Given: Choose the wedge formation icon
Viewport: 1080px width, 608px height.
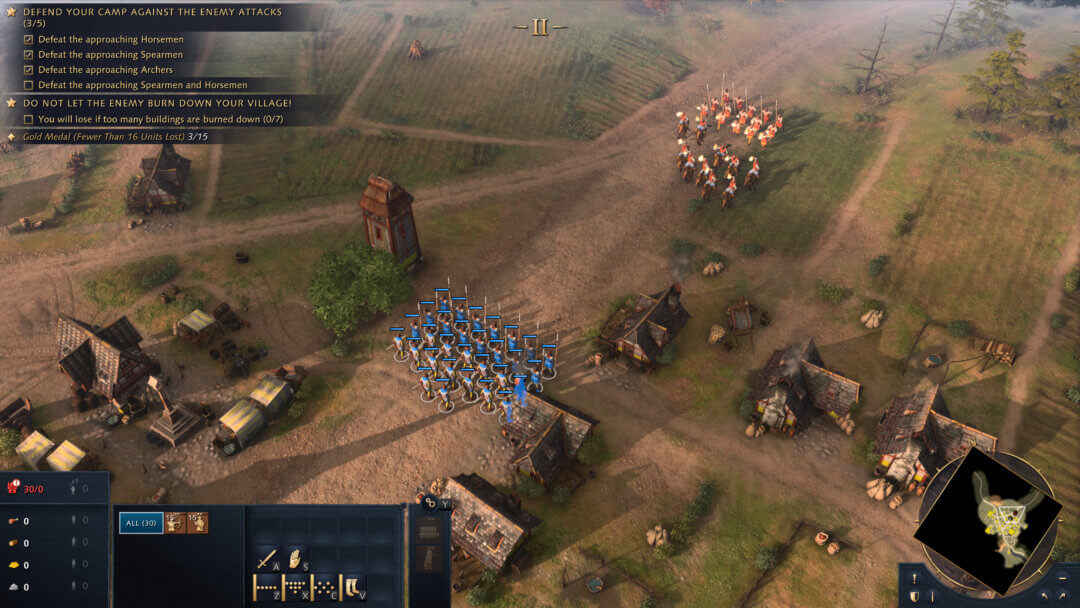Looking at the screenshot, I should coord(295,587).
